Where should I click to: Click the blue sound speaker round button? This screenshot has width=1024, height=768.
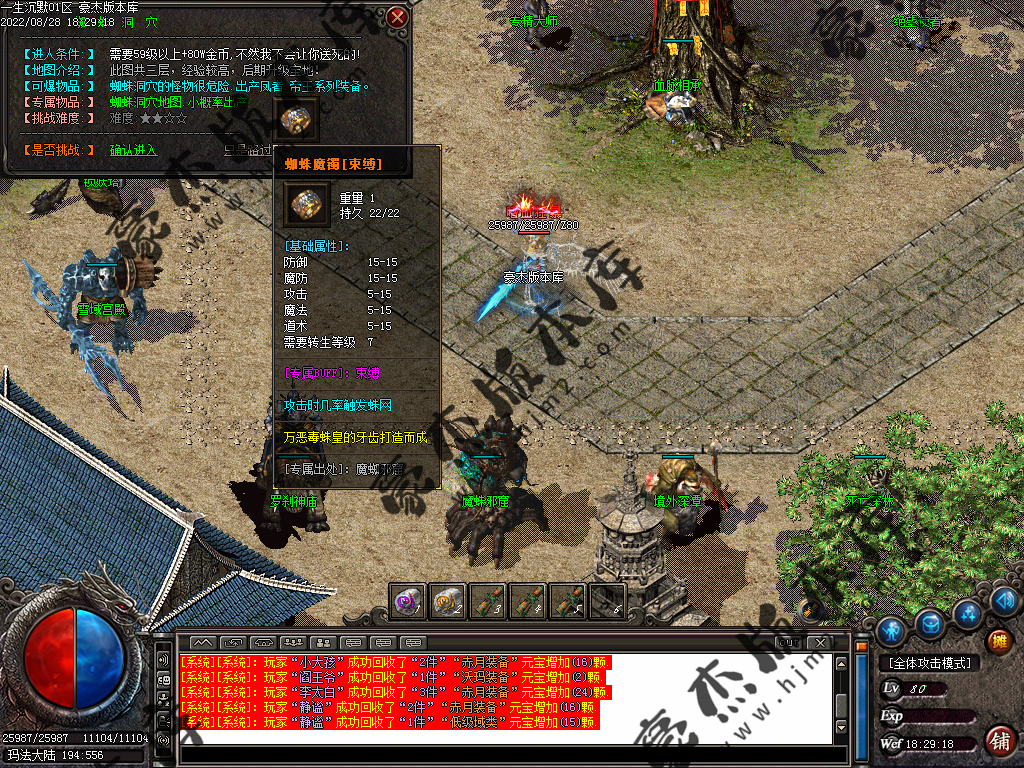click(x=1005, y=600)
